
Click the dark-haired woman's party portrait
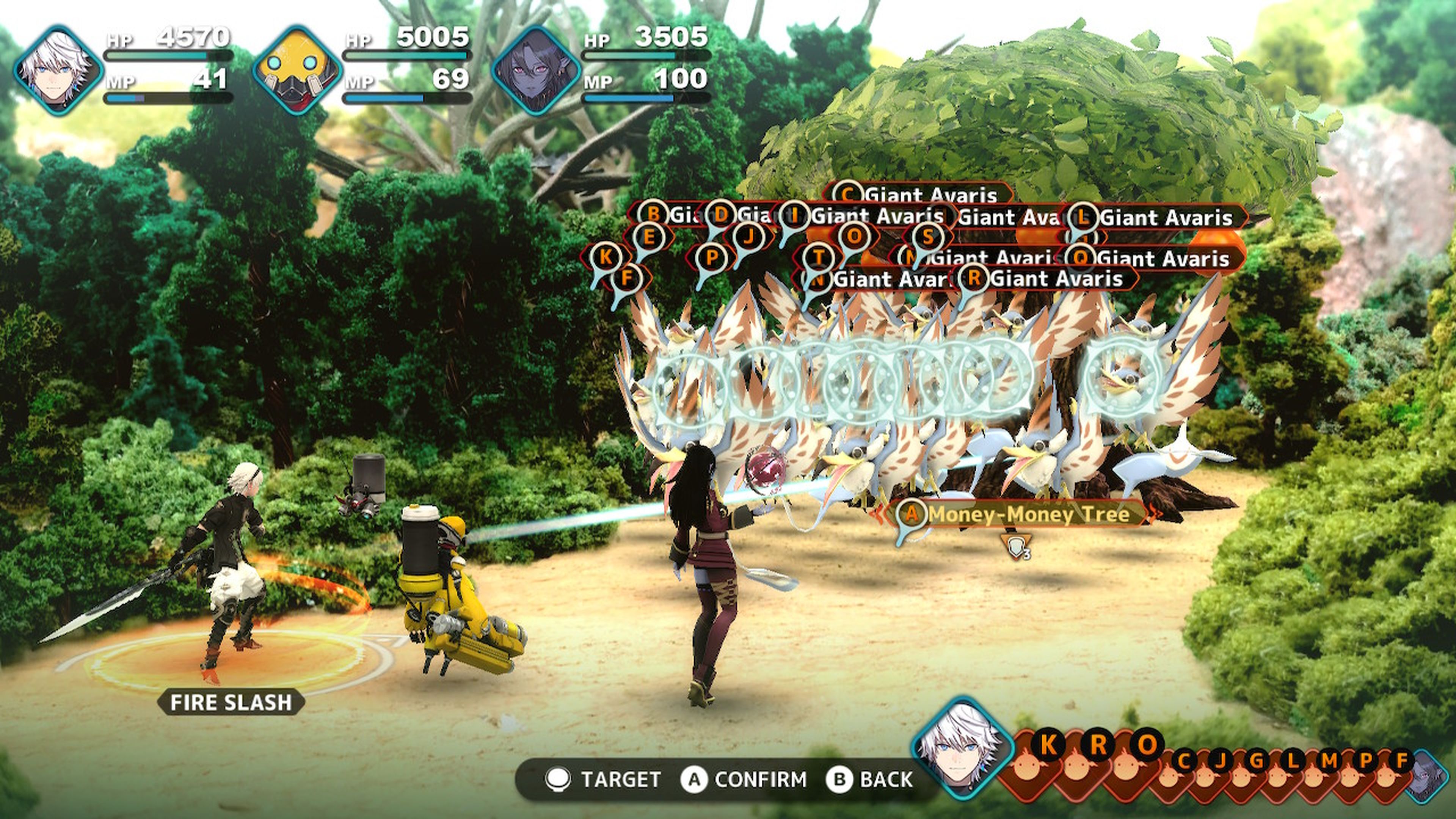[x=535, y=70]
